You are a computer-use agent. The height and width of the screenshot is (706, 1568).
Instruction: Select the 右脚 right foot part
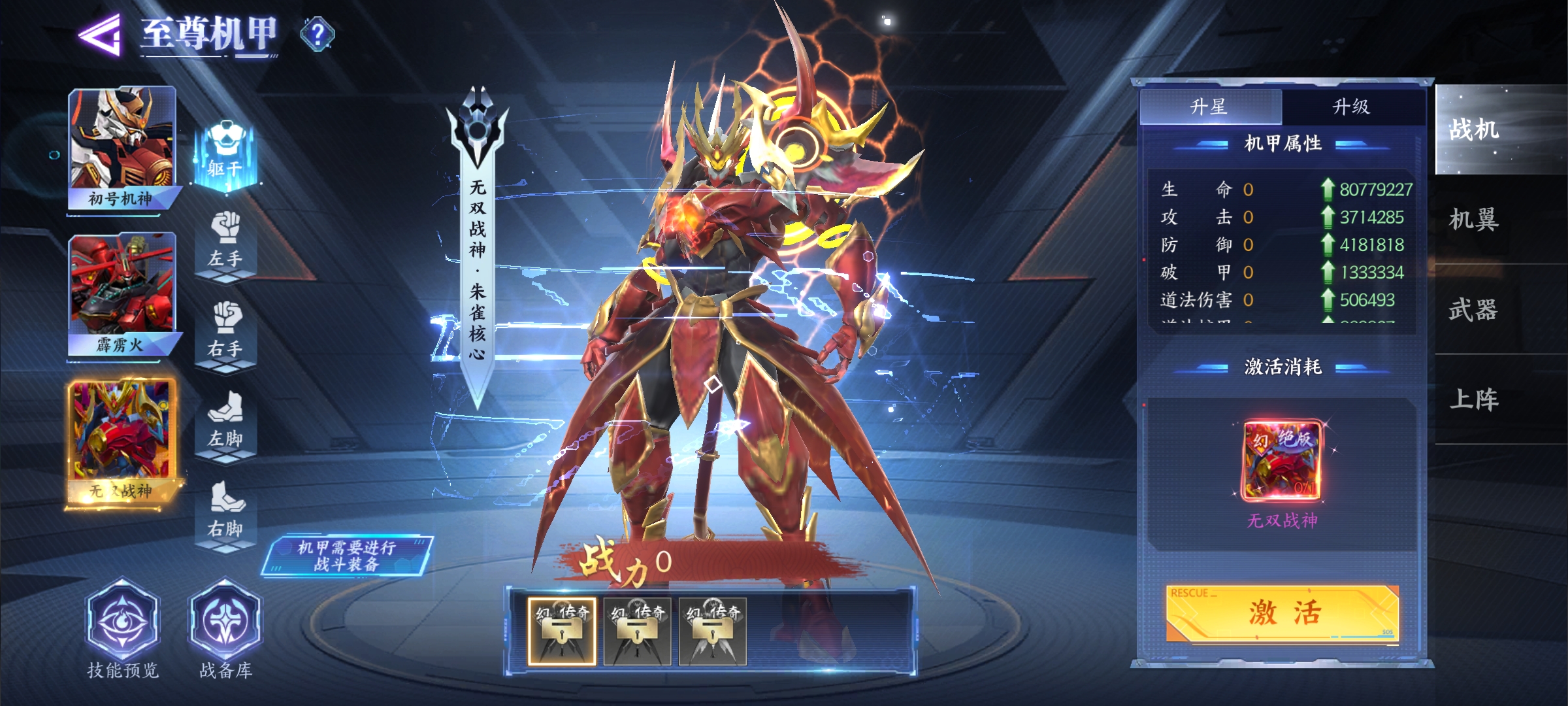225,512
